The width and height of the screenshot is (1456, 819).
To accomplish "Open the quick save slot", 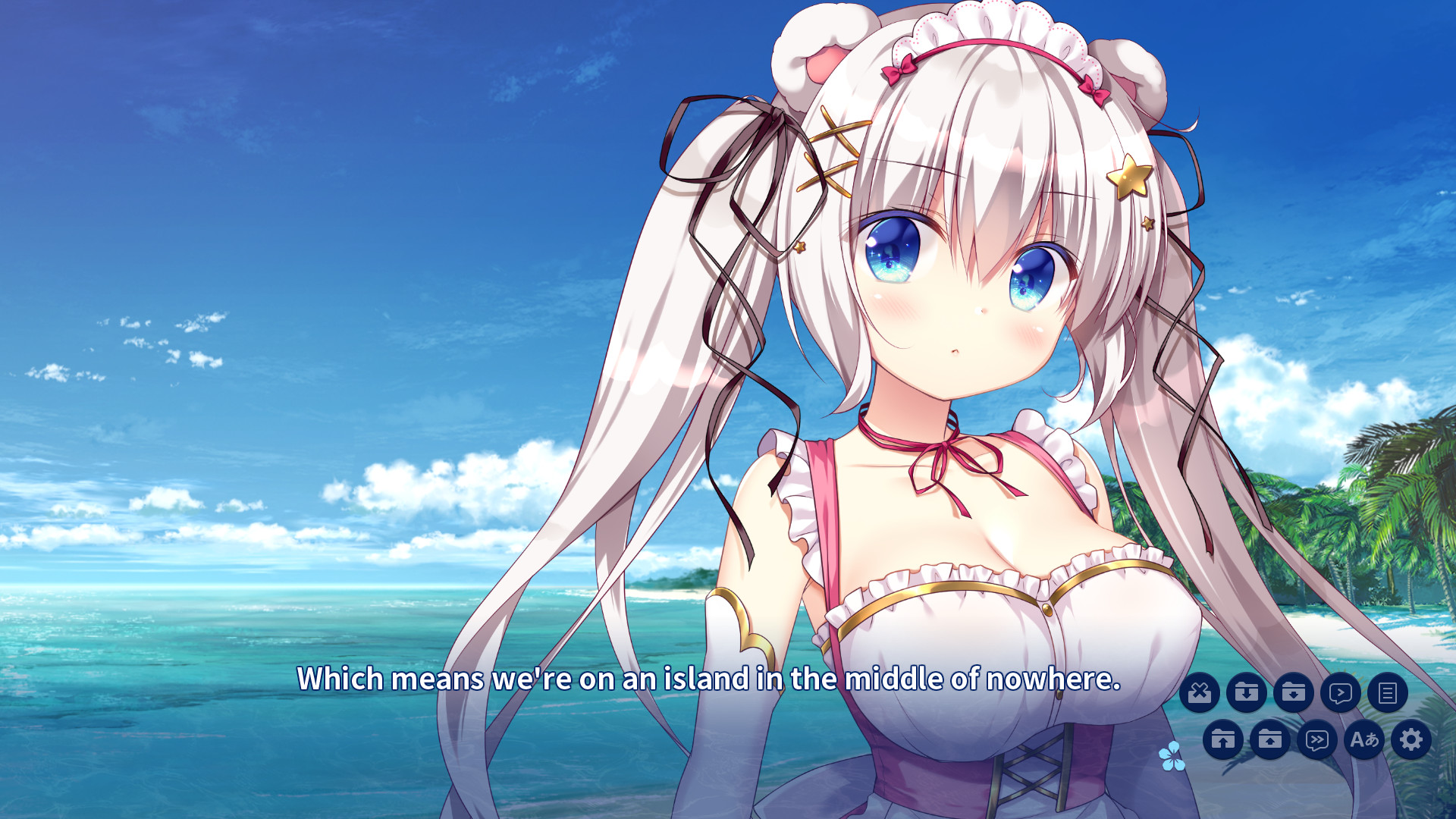I will tap(1247, 692).
